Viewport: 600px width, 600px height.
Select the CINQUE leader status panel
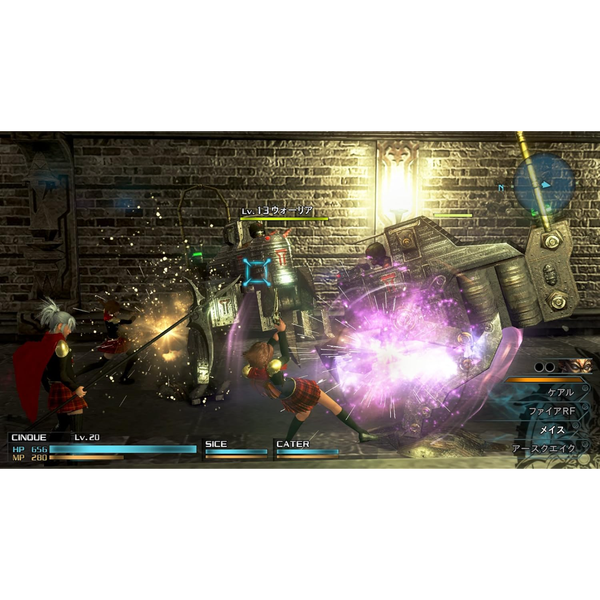[102, 449]
